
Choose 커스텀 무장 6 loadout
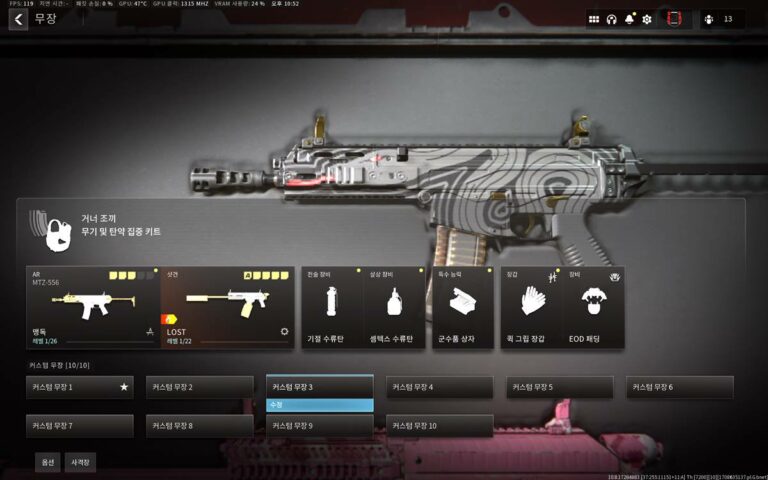680,387
